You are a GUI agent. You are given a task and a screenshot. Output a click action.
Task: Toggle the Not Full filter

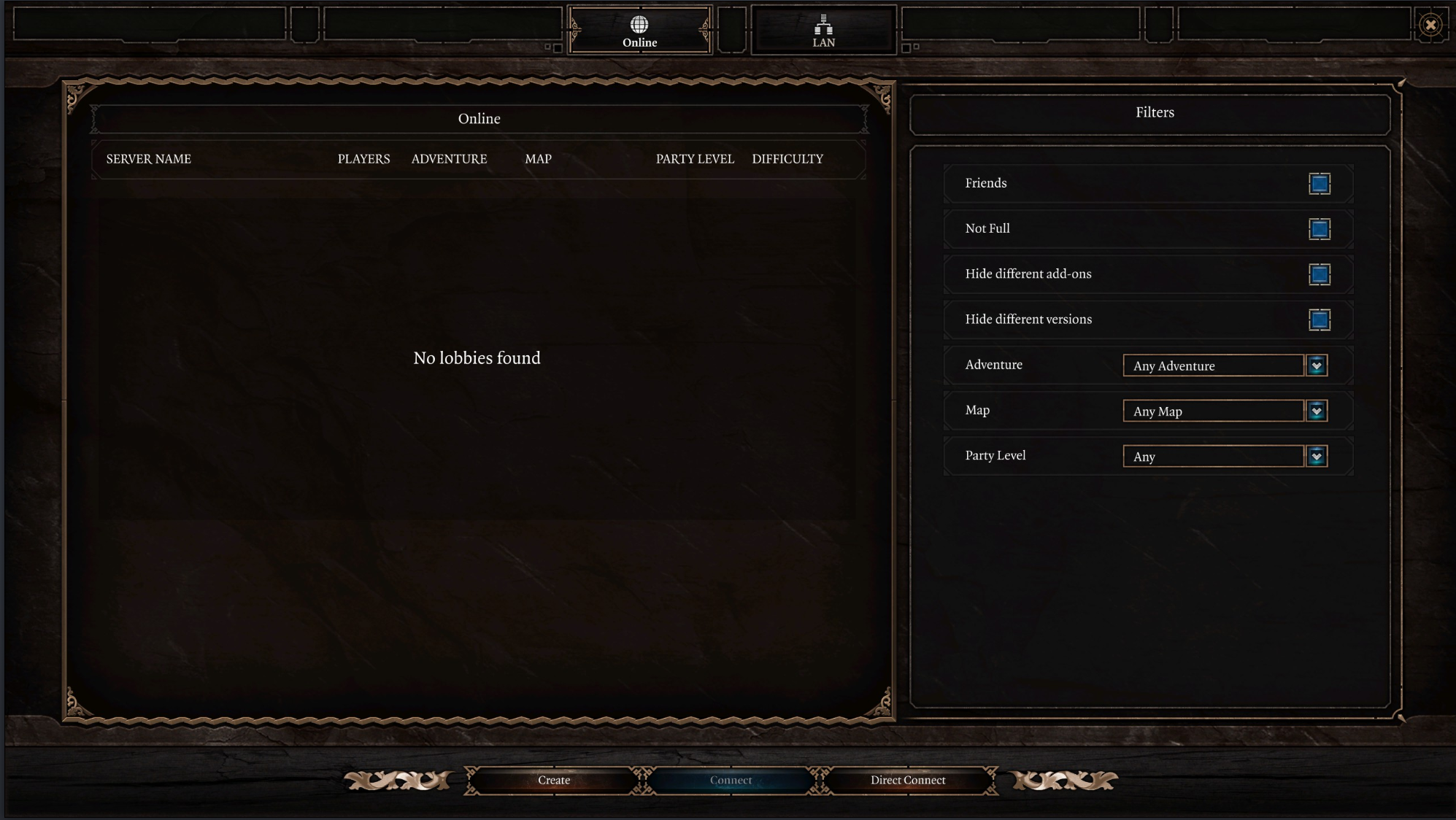coord(1320,229)
